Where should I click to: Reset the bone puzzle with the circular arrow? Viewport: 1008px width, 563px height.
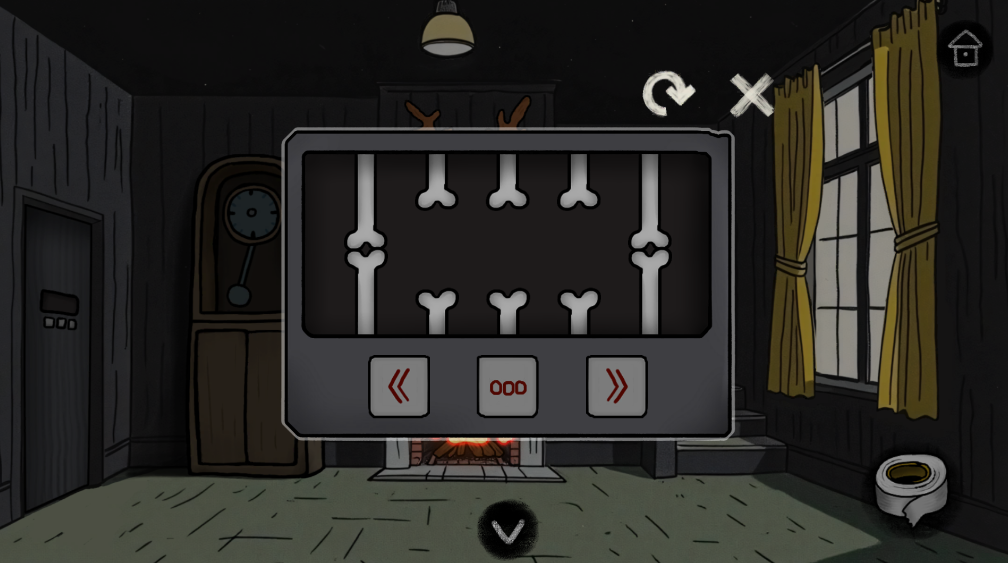point(667,94)
